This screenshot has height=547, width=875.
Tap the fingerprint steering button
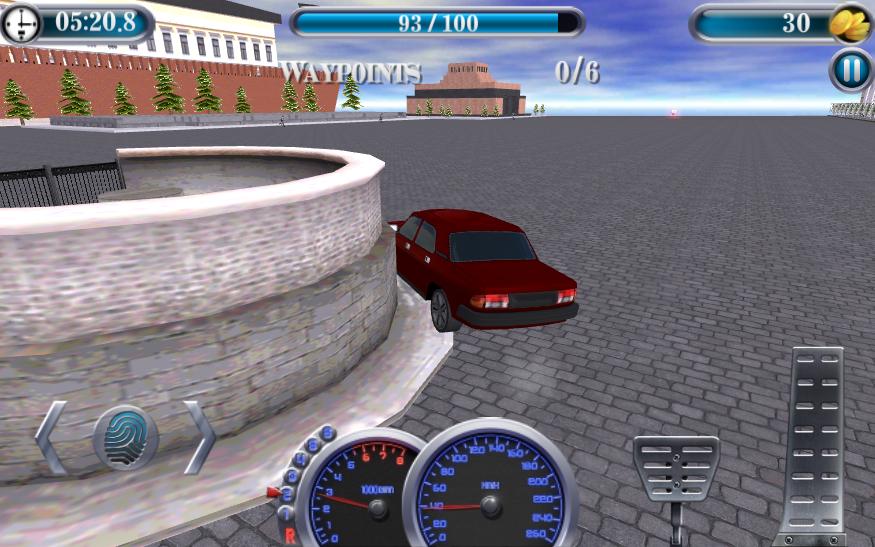point(126,437)
